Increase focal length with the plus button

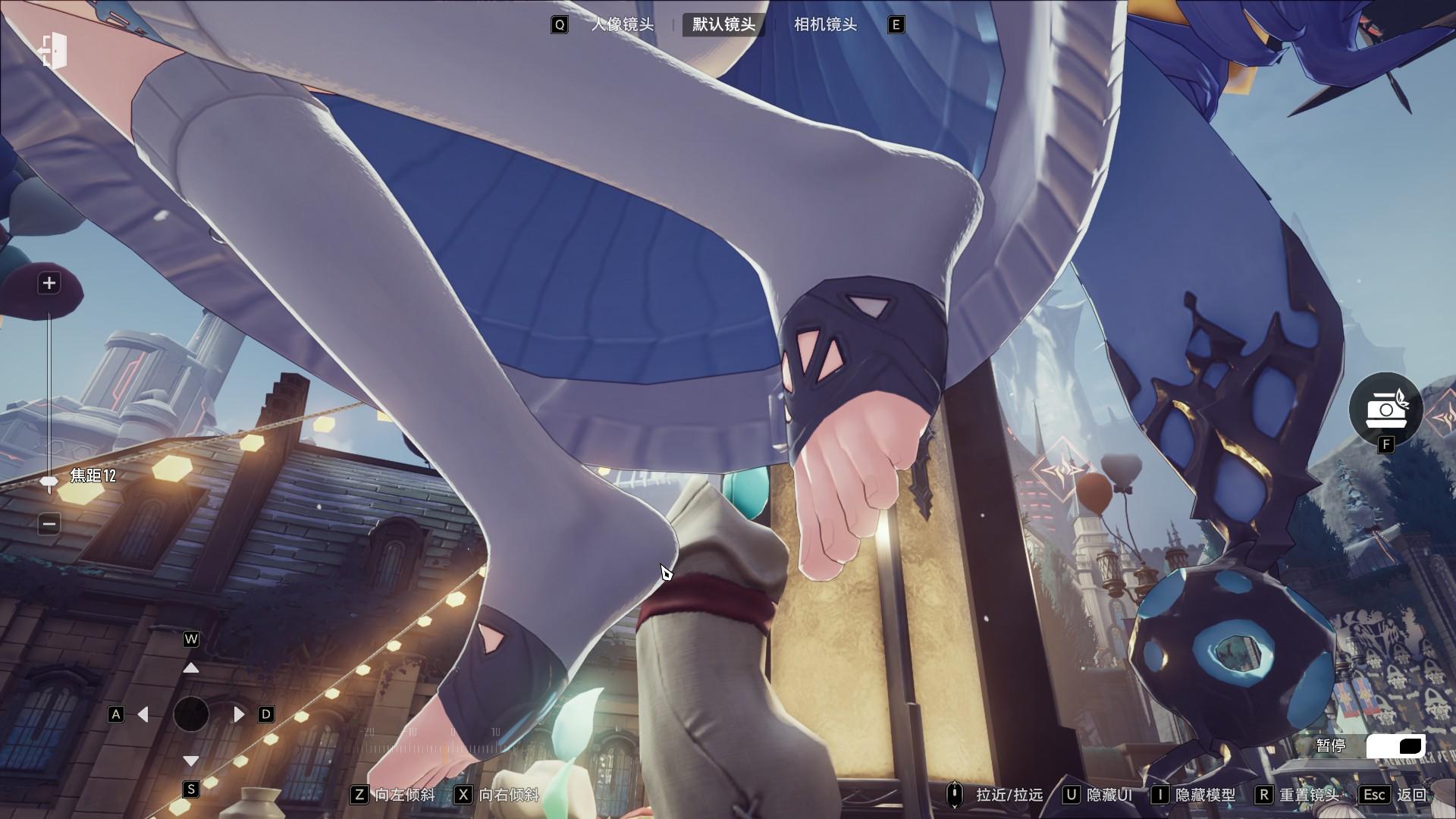pyautogui.click(x=49, y=284)
